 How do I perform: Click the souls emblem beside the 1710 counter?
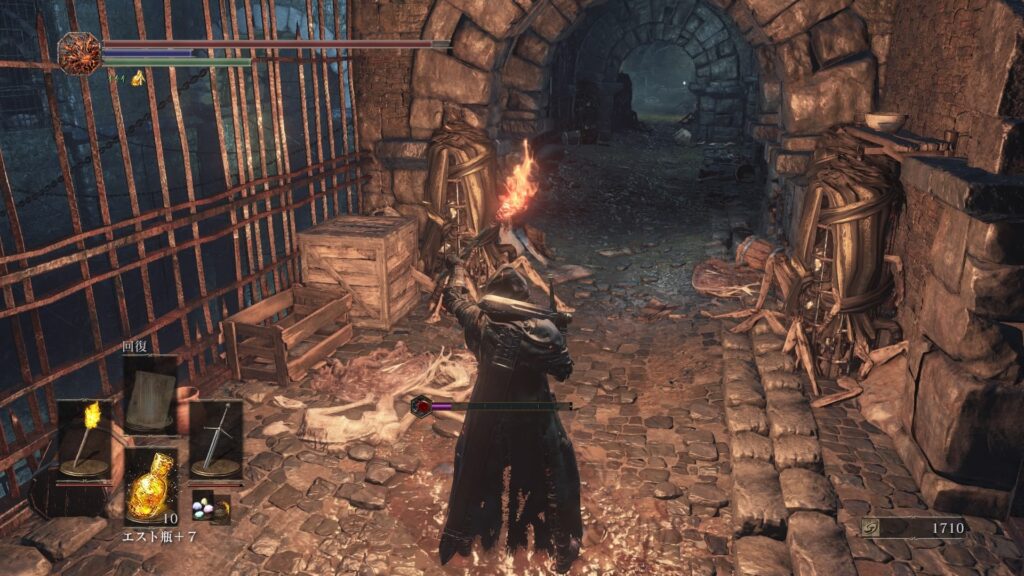tap(874, 528)
